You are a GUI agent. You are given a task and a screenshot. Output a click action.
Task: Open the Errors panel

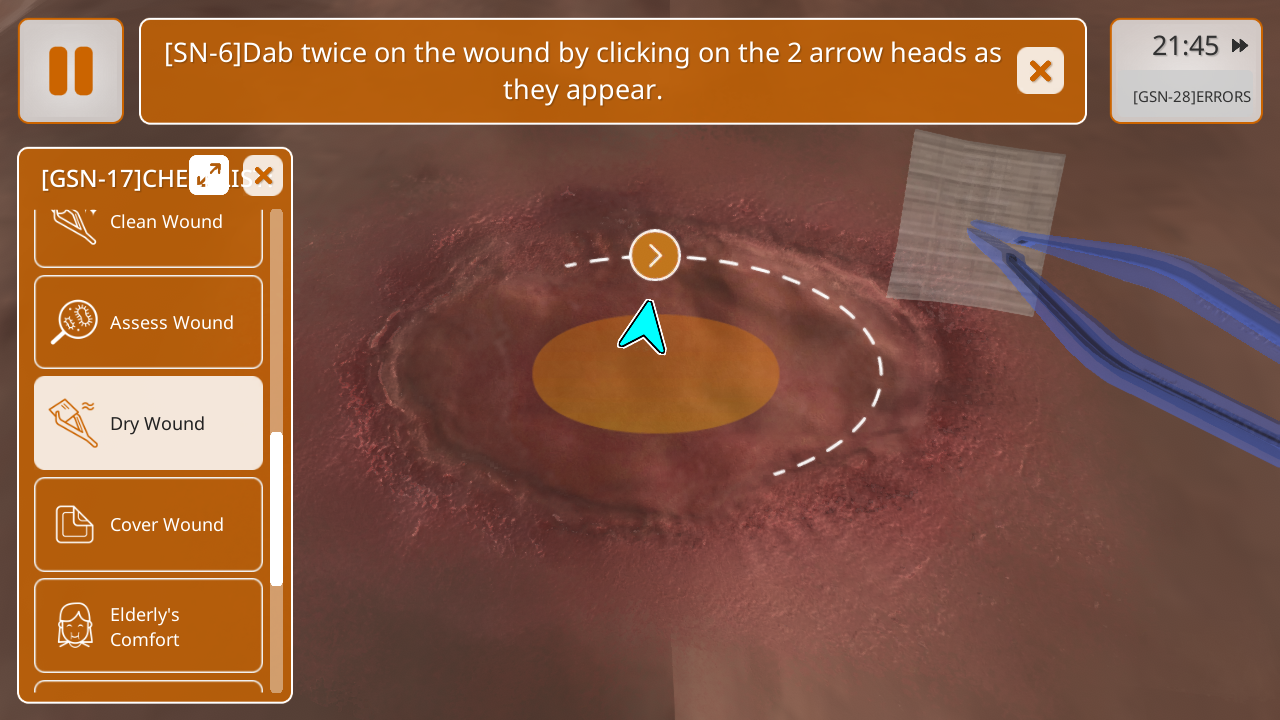point(1191,97)
